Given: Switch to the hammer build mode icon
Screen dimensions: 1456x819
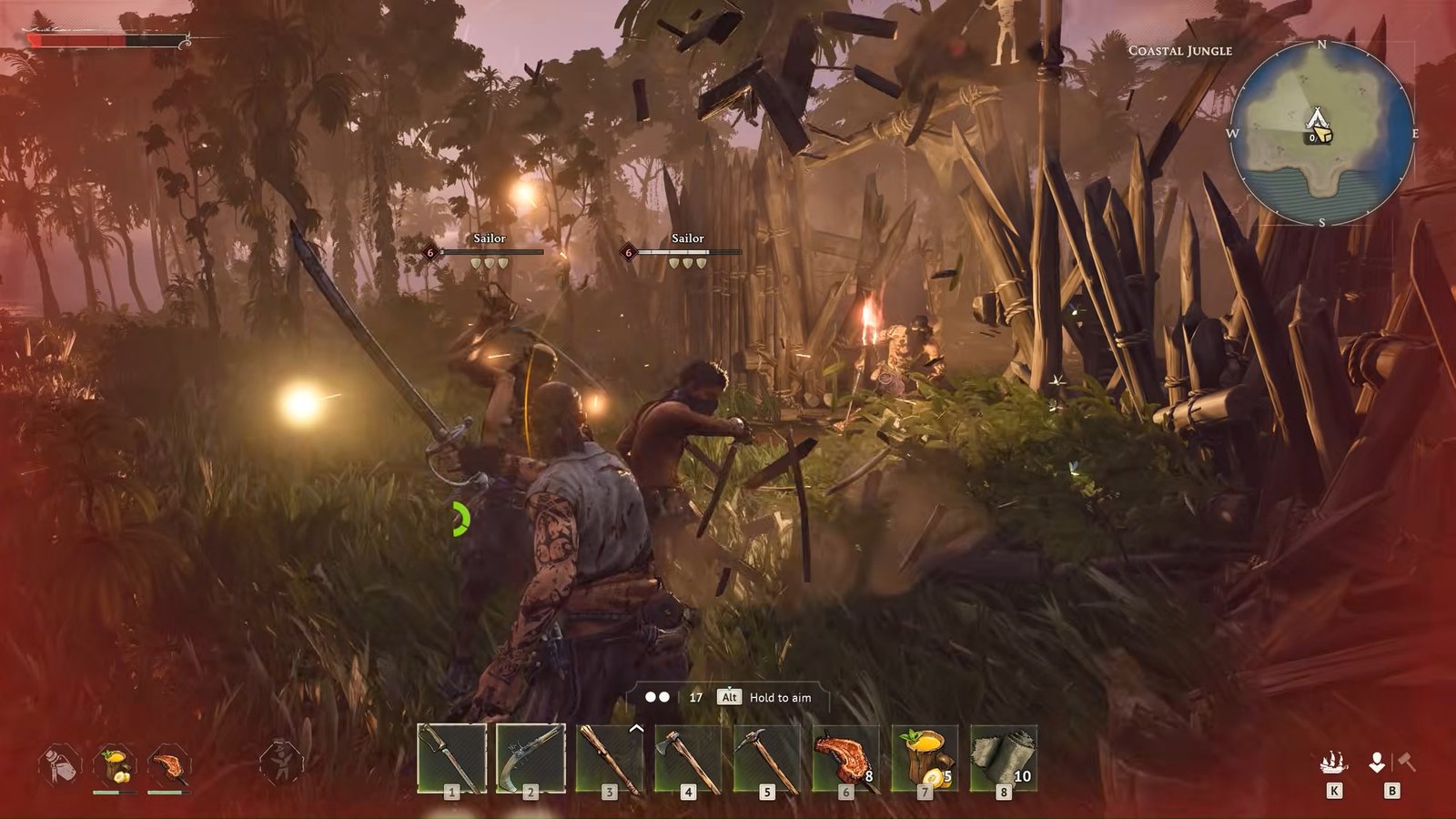Looking at the screenshot, I should [x=1407, y=762].
